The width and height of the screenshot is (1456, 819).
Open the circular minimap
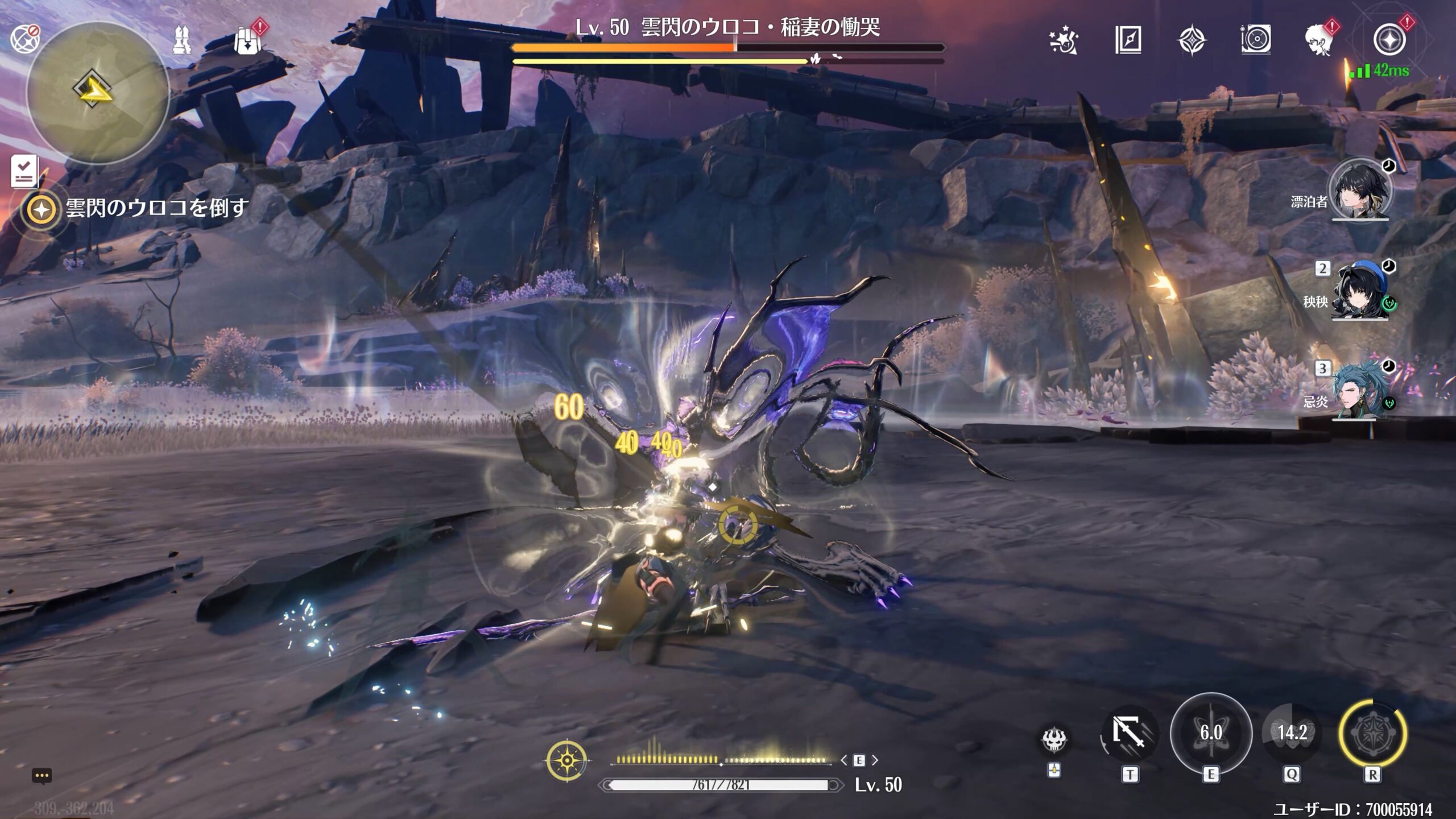click(98, 92)
